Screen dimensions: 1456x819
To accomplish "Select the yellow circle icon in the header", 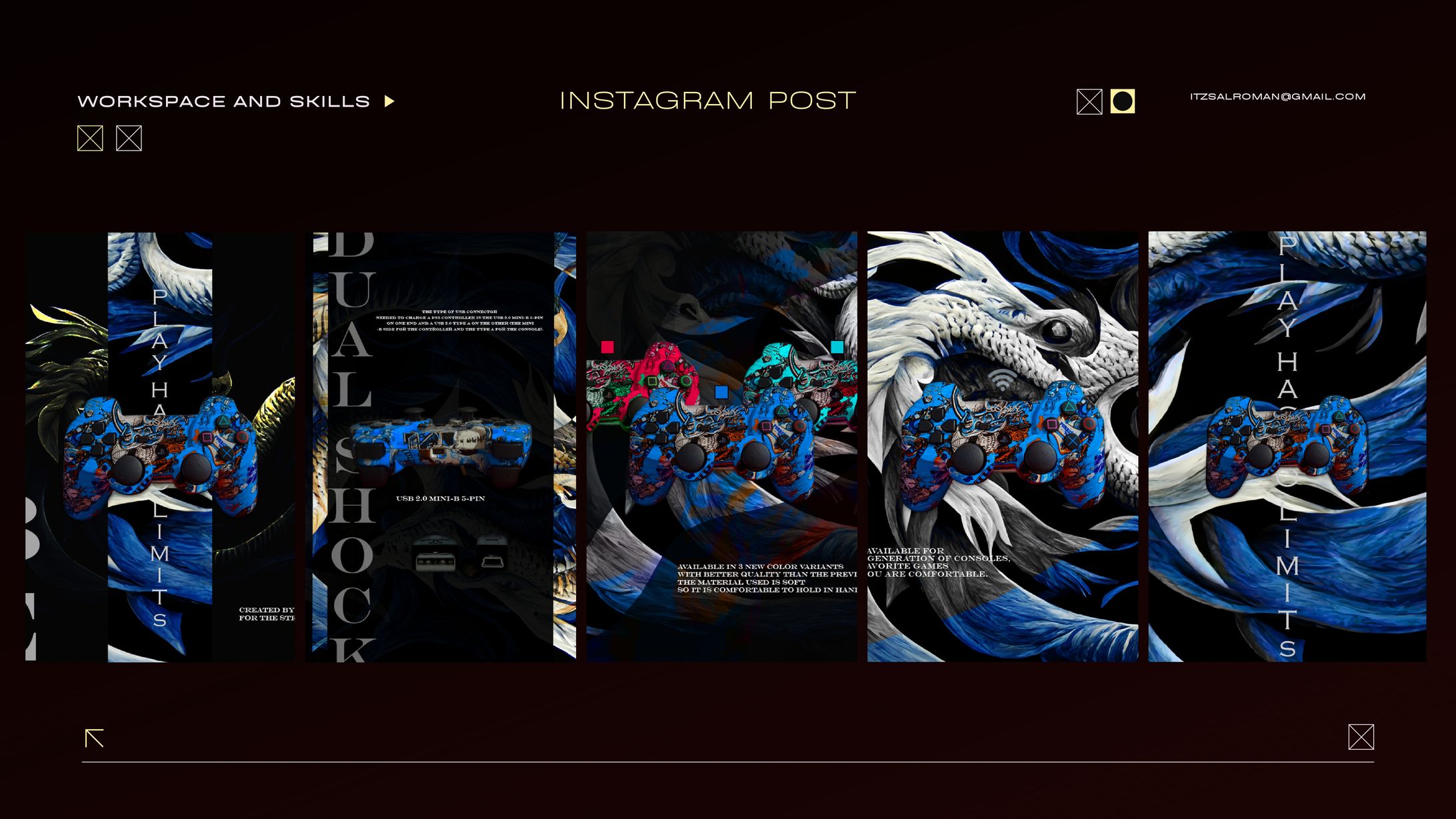I will point(1123,101).
